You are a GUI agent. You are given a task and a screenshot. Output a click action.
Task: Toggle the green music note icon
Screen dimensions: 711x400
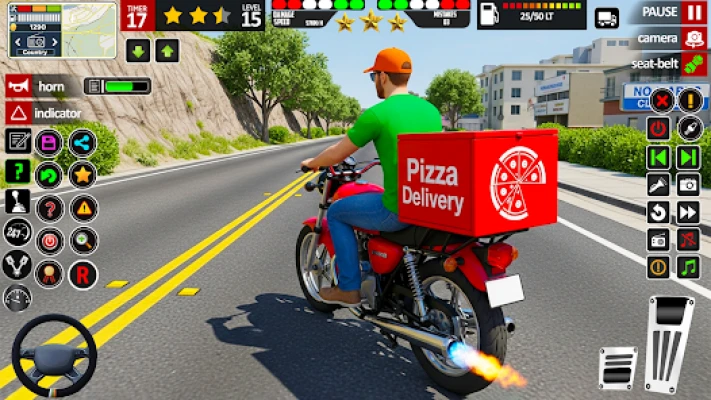[x=688, y=267]
